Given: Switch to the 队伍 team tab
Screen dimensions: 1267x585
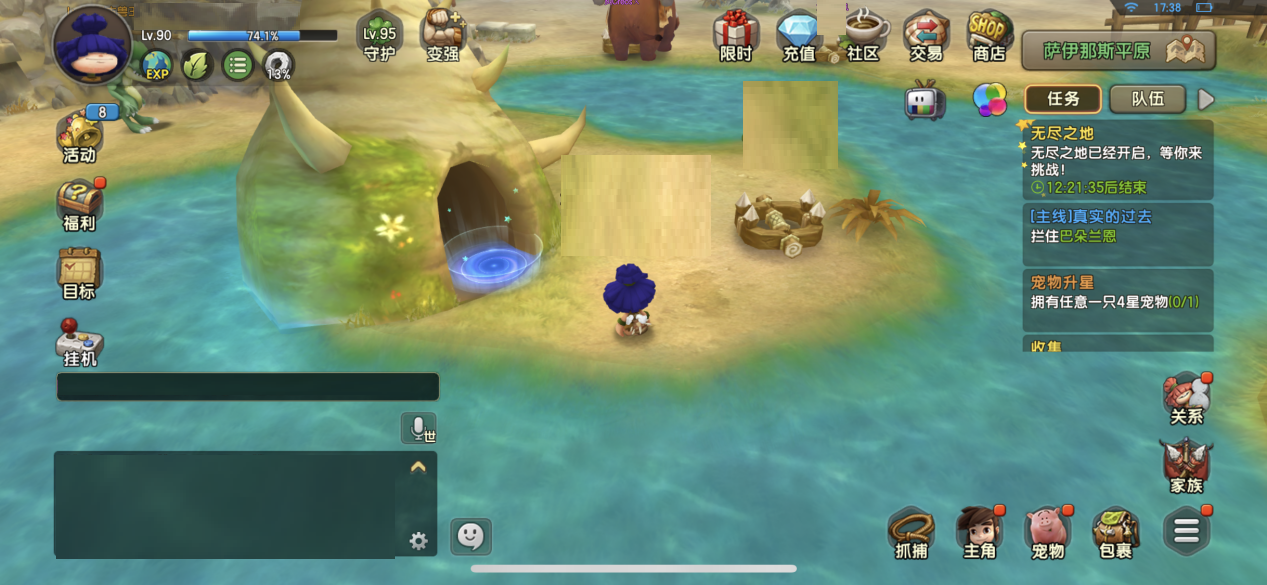Looking at the screenshot, I should [x=1147, y=99].
